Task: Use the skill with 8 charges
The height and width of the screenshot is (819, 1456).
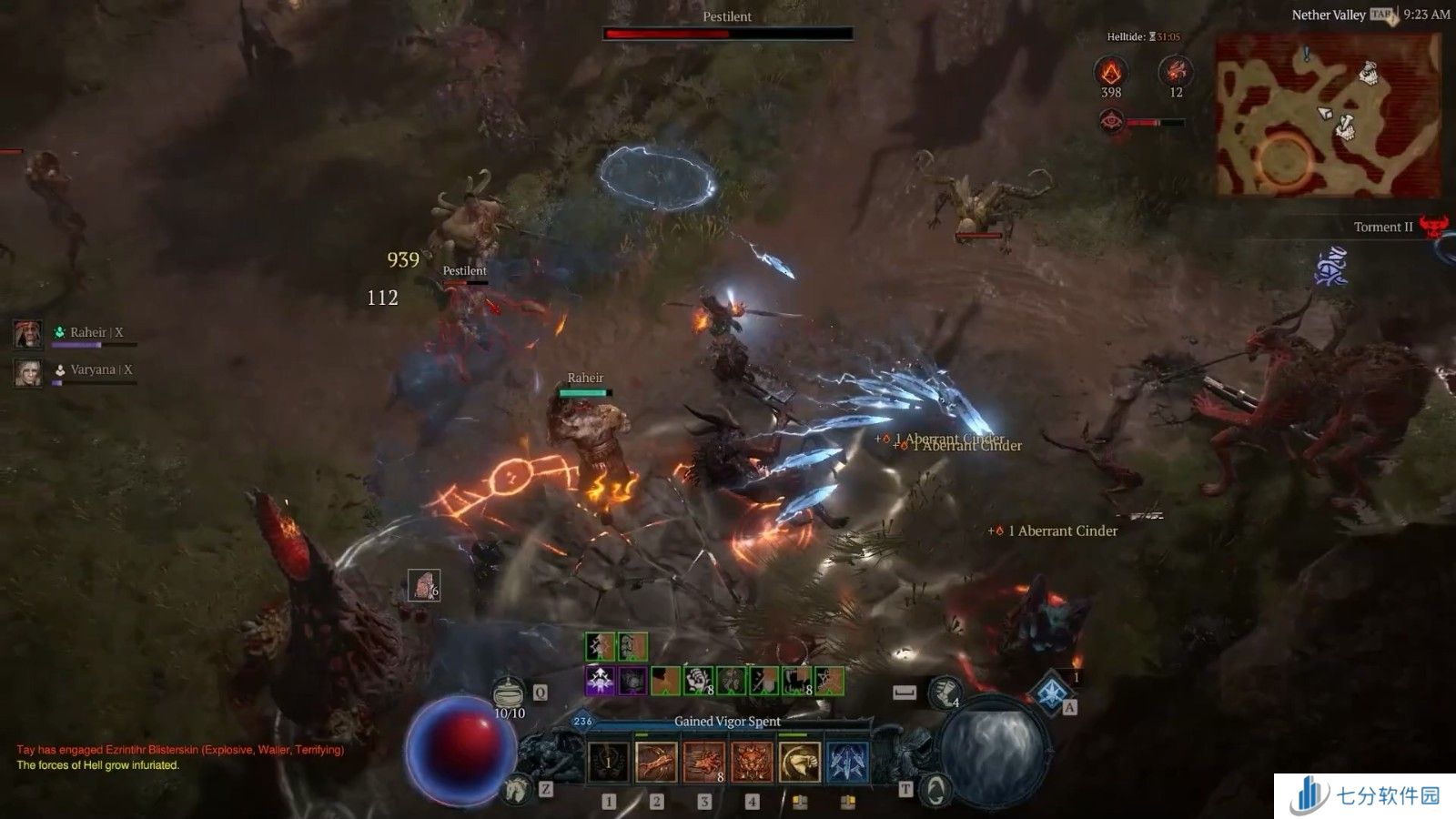Action: coord(703,762)
